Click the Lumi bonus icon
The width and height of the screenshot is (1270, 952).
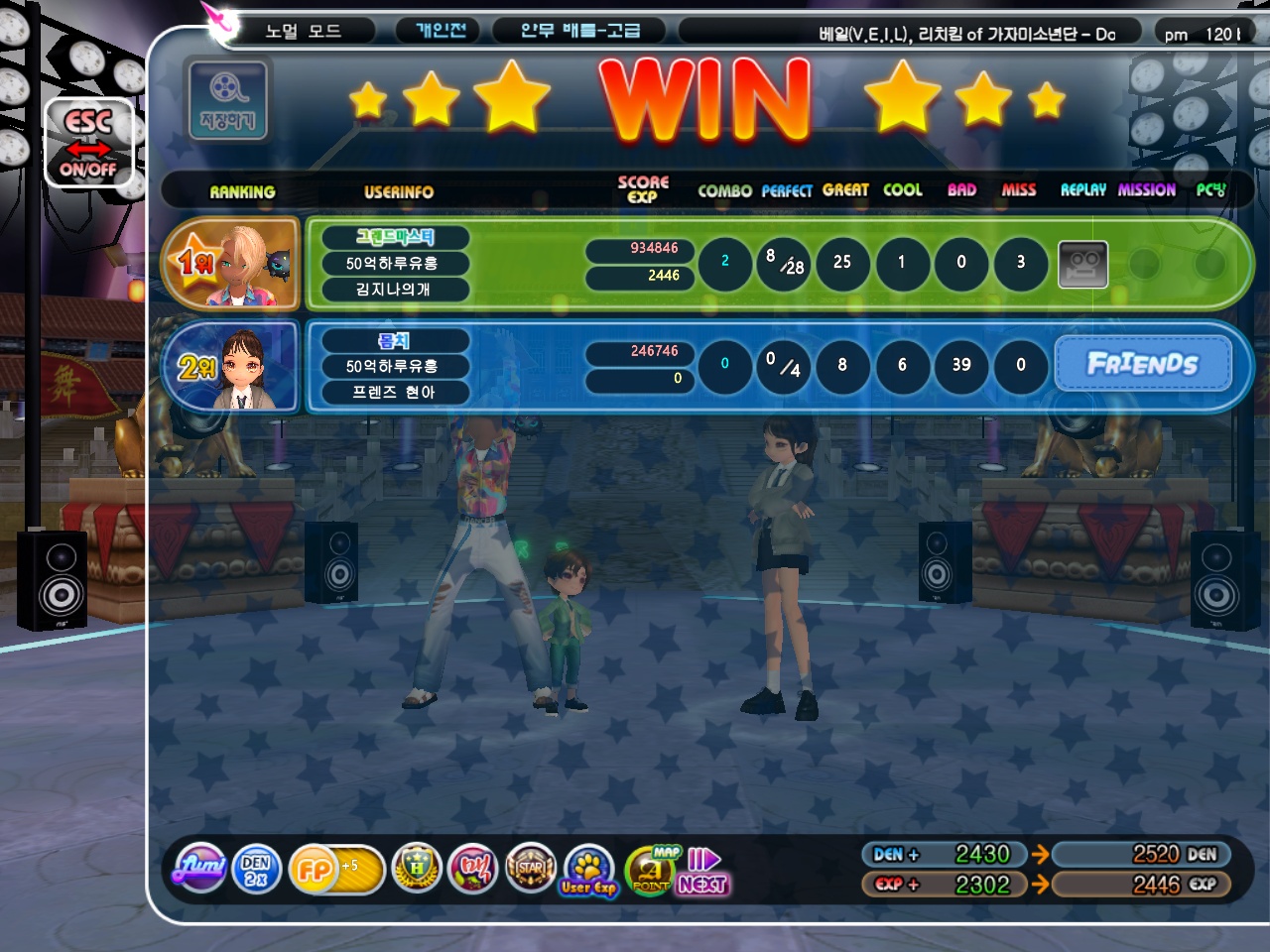[200, 869]
